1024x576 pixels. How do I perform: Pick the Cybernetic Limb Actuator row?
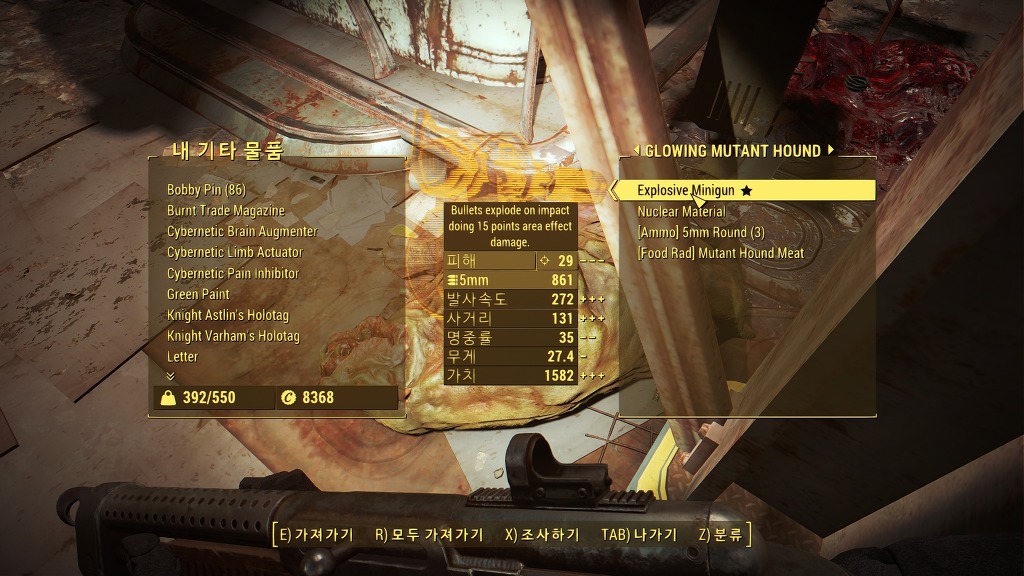click(233, 252)
